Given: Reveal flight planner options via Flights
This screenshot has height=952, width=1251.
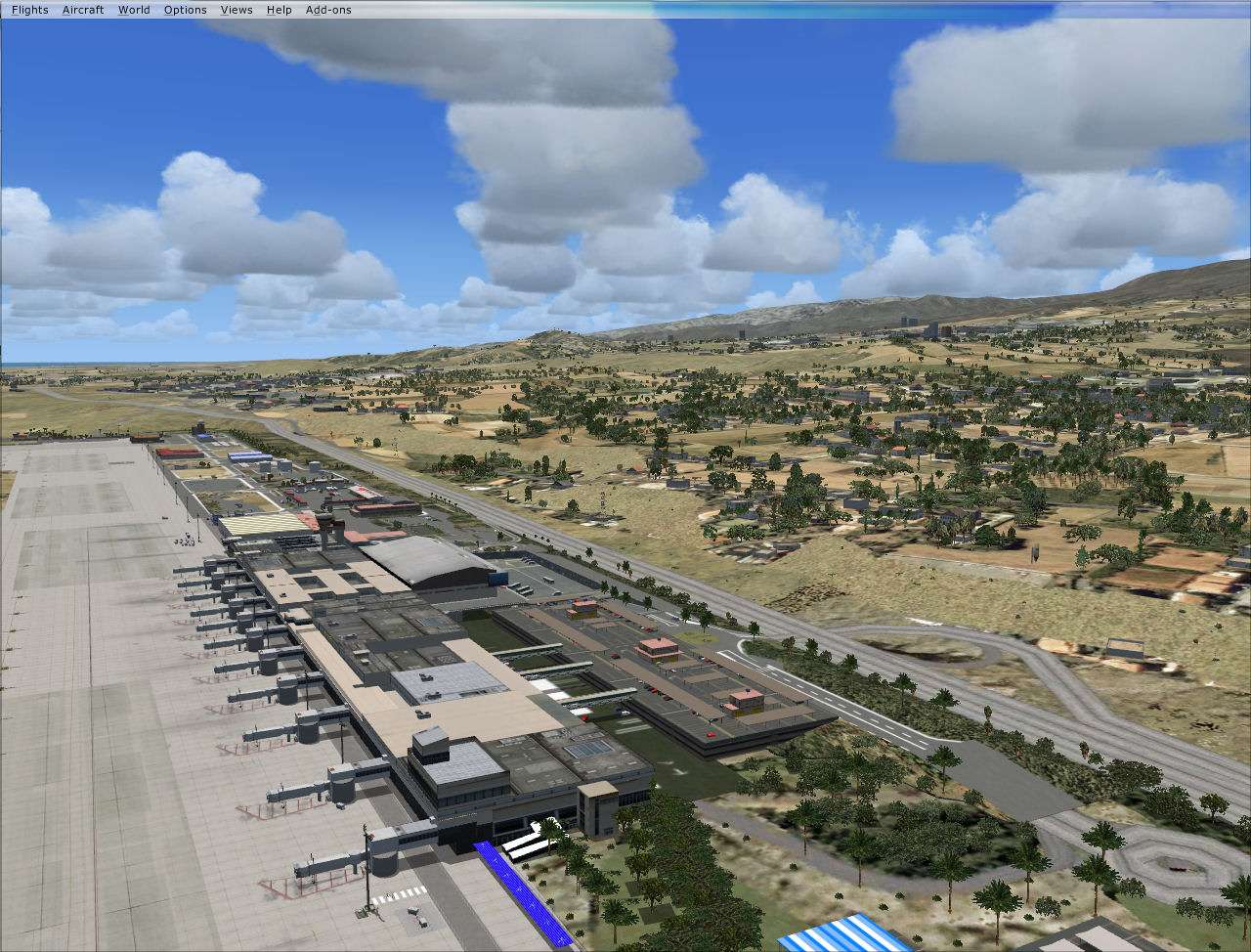Looking at the screenshot, I should point(28,9).
